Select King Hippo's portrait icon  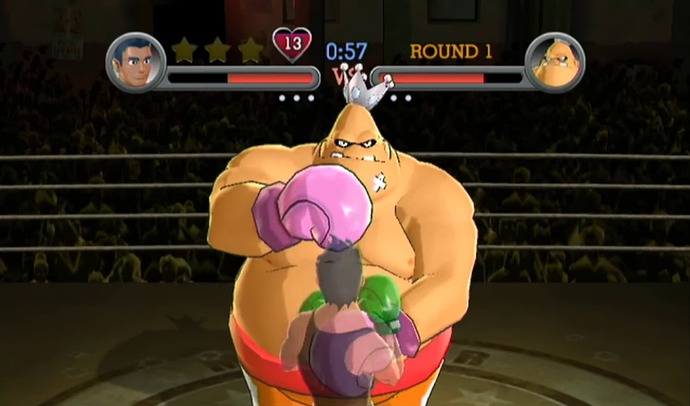pyautogui.click(x=554, y=62)
